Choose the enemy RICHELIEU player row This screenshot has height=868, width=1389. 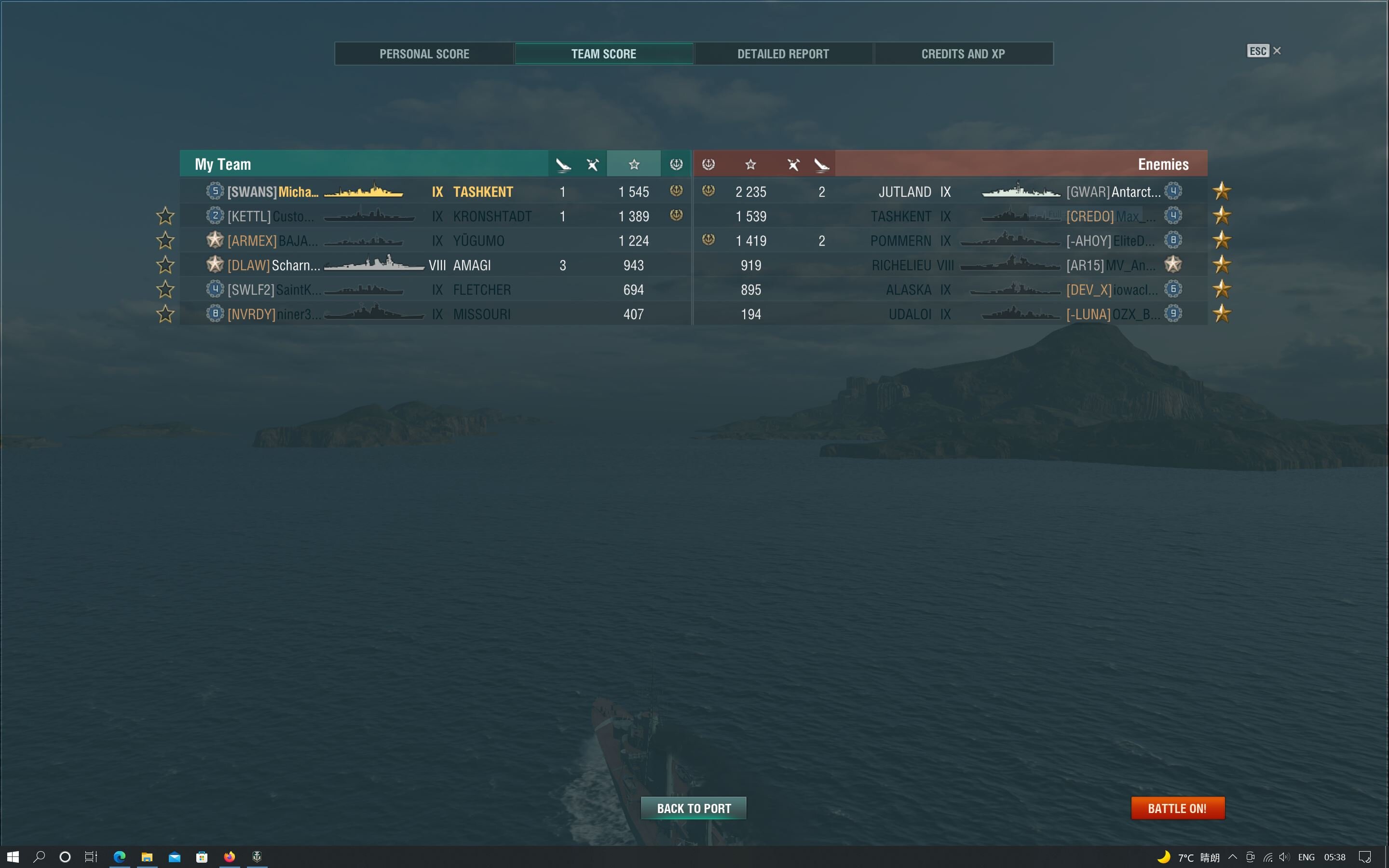(x=950, y=265)
